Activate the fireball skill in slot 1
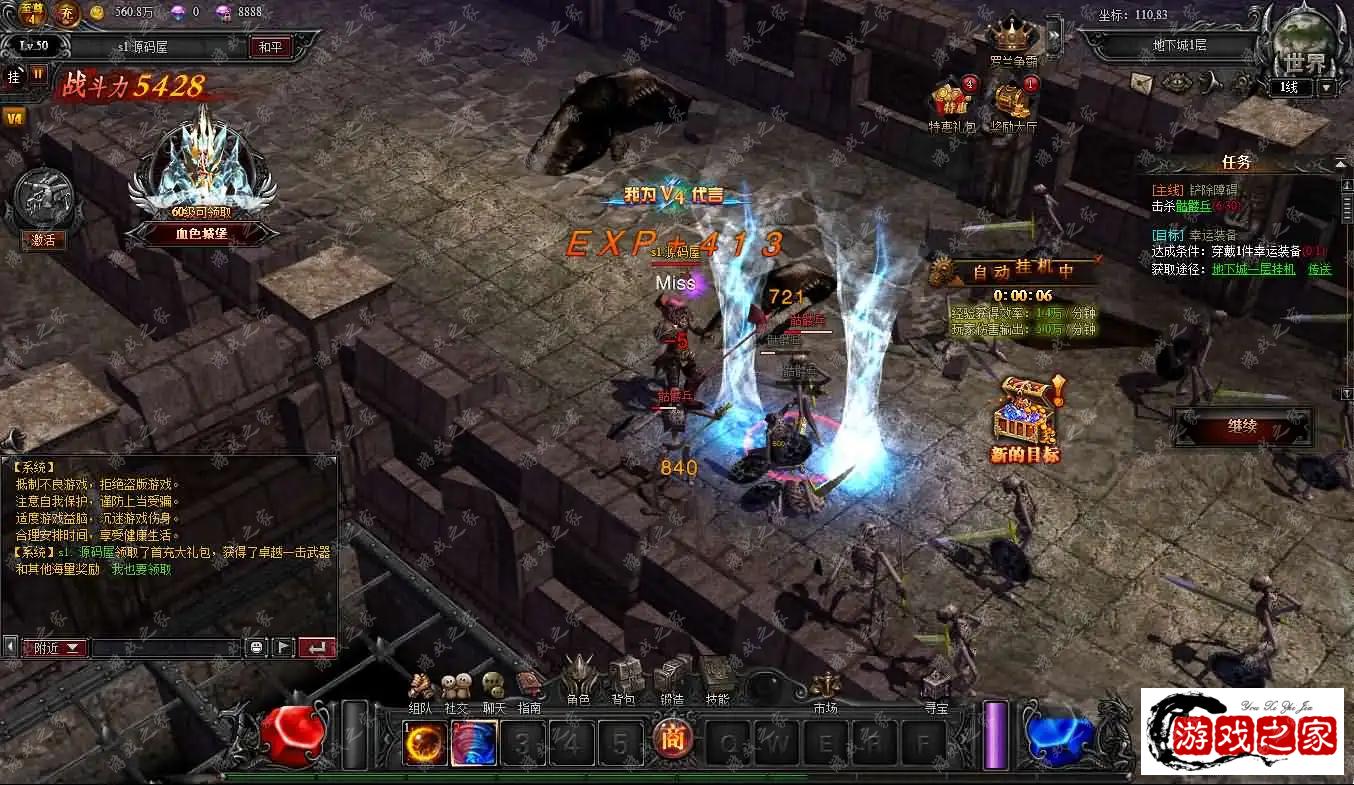The image size is (1354, 785). tap(424, 744)
